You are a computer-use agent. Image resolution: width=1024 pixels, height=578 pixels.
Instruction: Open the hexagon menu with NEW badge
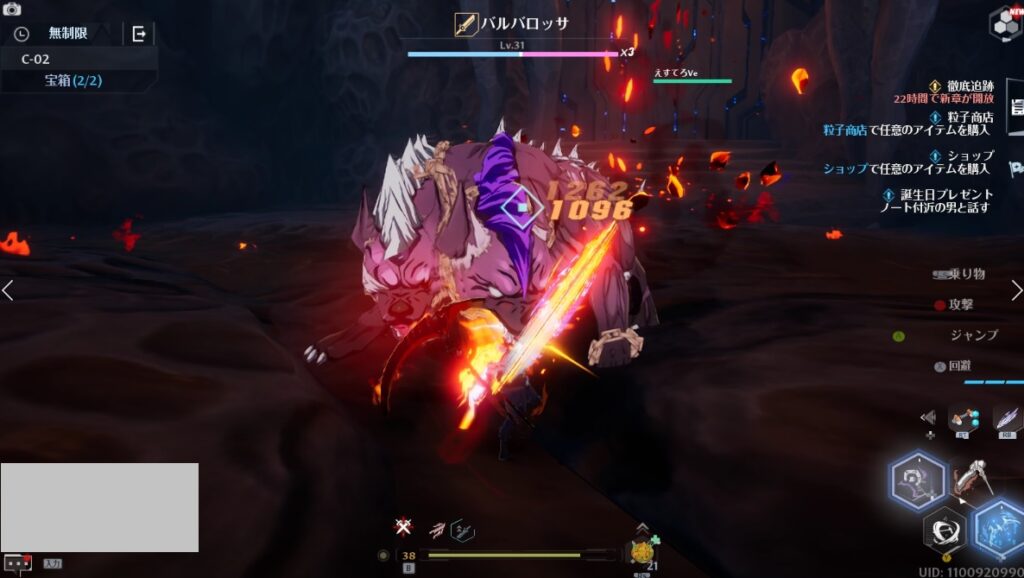pos(1005,22)
